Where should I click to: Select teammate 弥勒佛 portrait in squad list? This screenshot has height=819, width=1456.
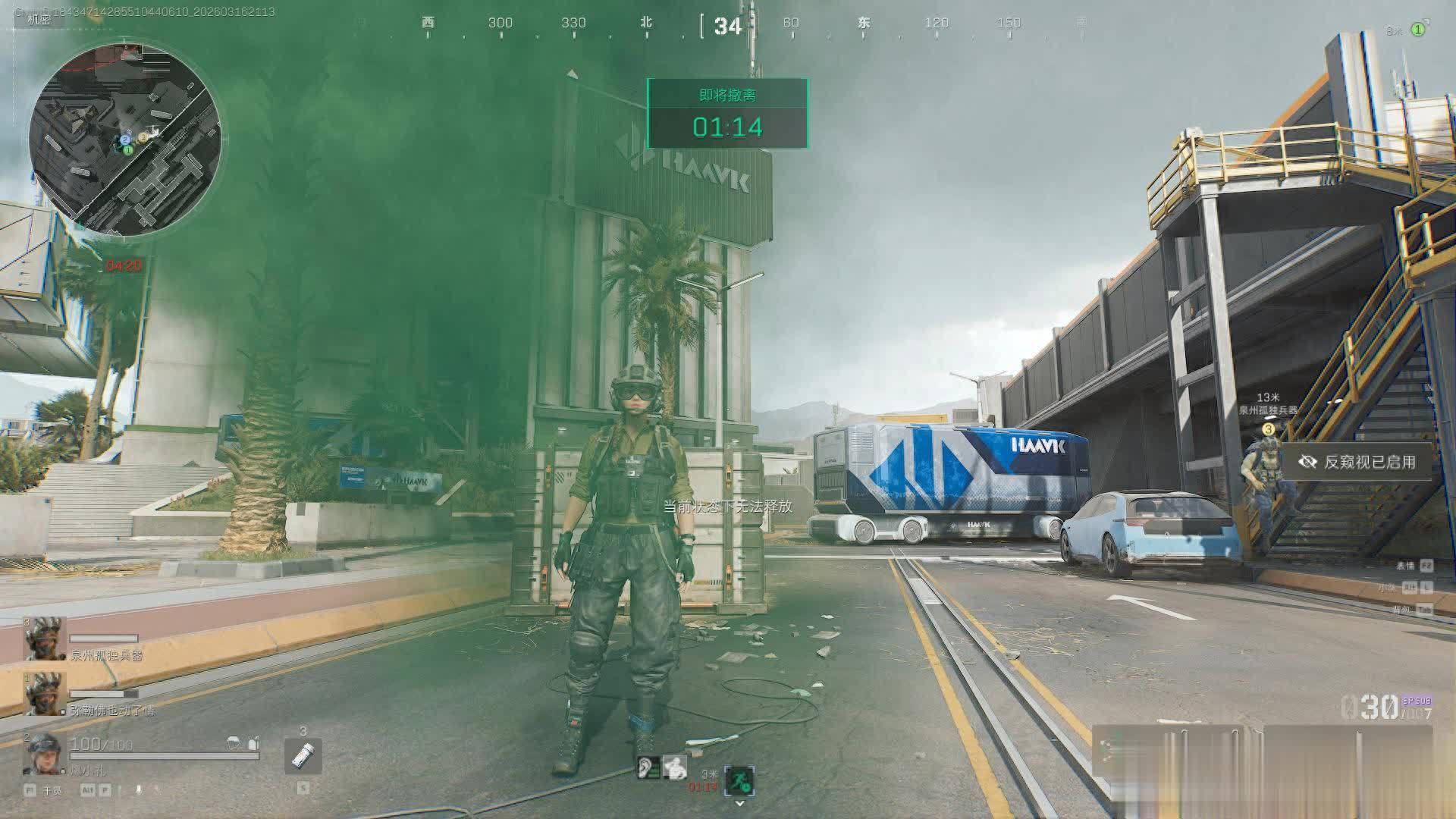tap(45, 694)
